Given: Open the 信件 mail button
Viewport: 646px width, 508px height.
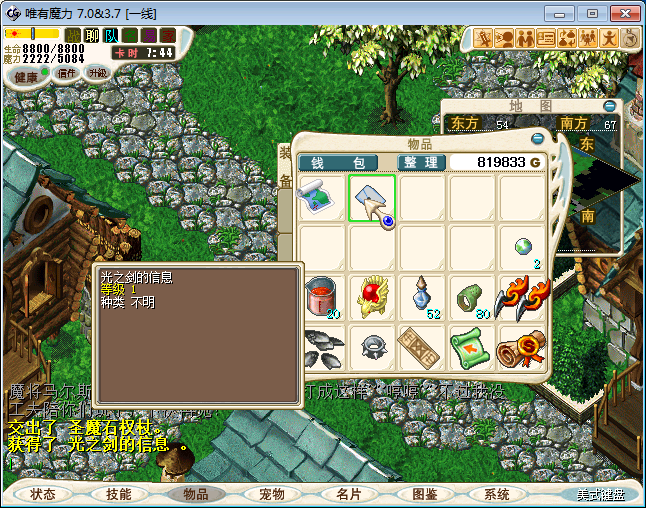Looking at the screenshot, I should click(x=68, y=73).
